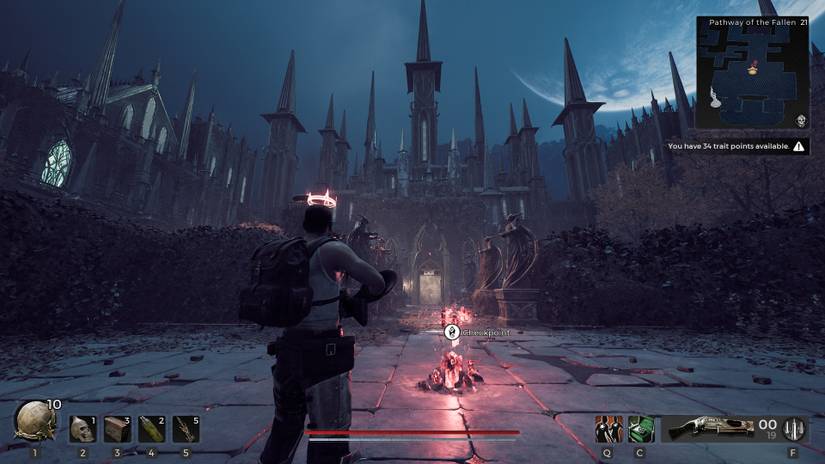Click the skull marker on the minimap
This screenshot has width=825, height=464.
[x=801, y=120]
